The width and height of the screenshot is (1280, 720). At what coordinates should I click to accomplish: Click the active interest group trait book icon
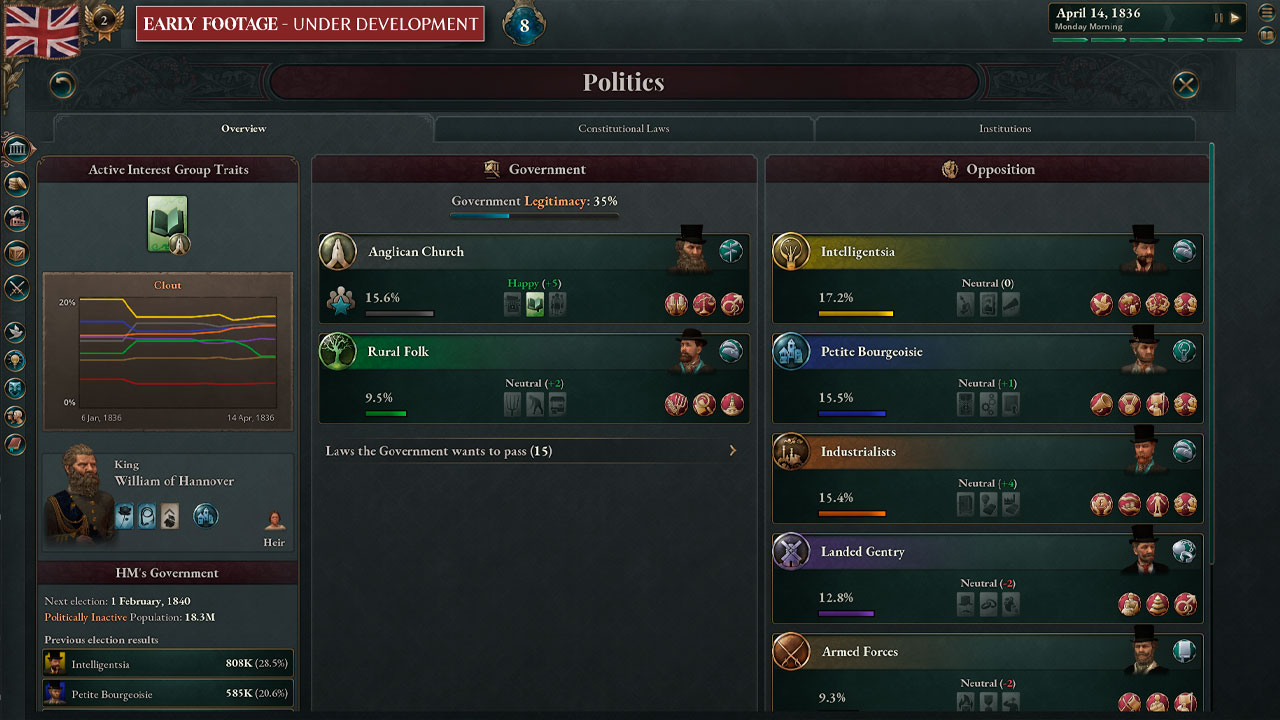[x=168, y=223]
